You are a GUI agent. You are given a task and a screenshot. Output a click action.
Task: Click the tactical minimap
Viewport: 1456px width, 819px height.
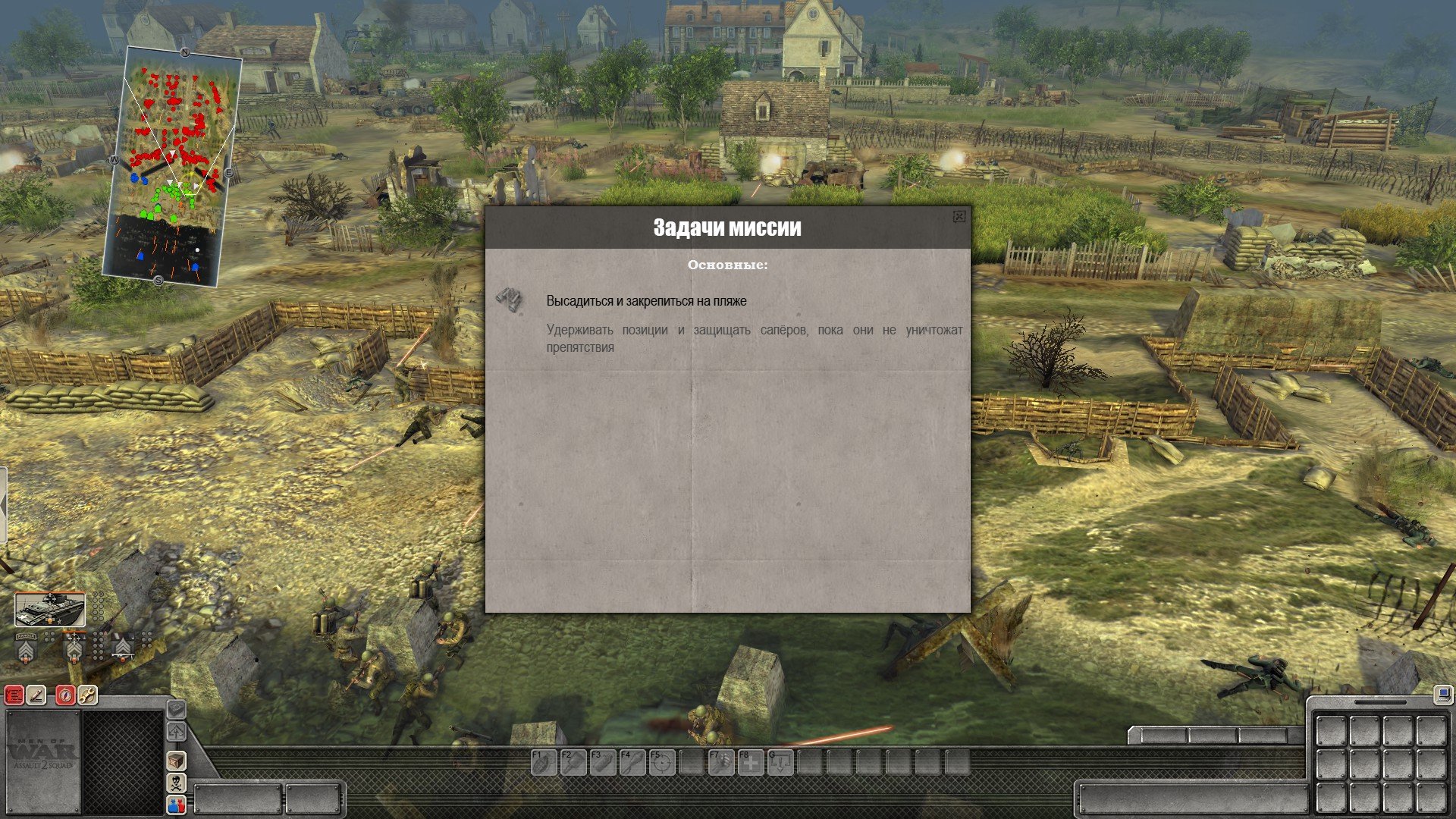172,167
